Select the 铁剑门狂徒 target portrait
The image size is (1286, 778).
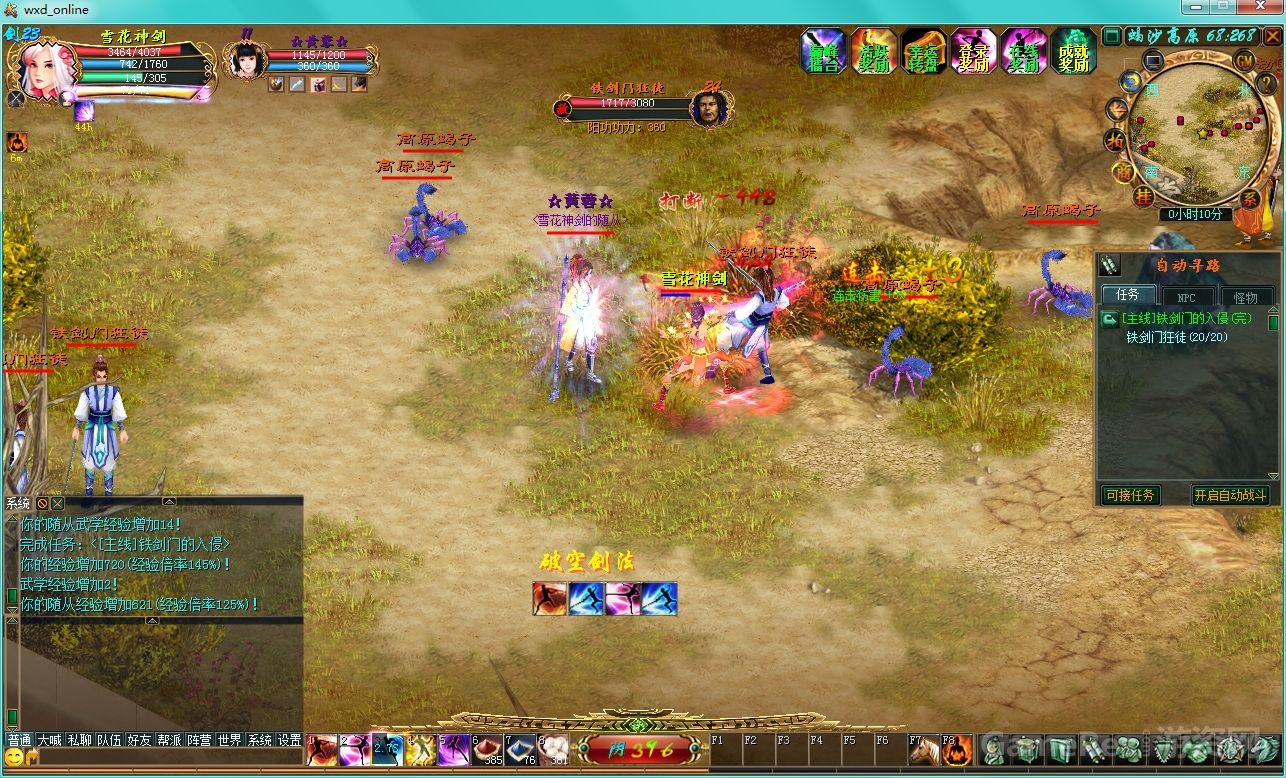click(x=709, y=107)
